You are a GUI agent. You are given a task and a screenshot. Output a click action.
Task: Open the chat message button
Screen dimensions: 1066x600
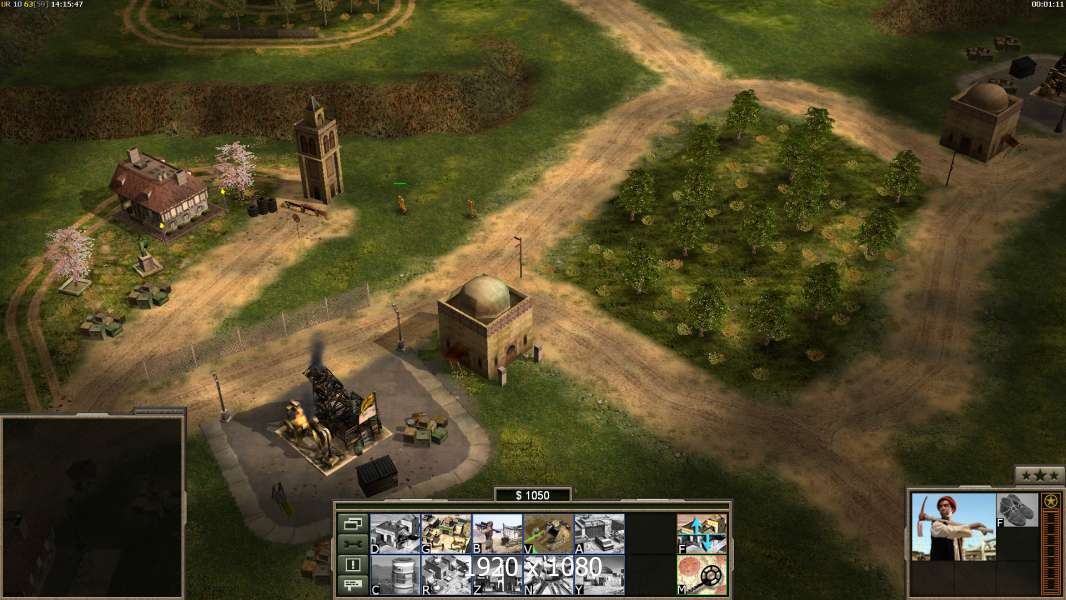[x=352, y=585]
